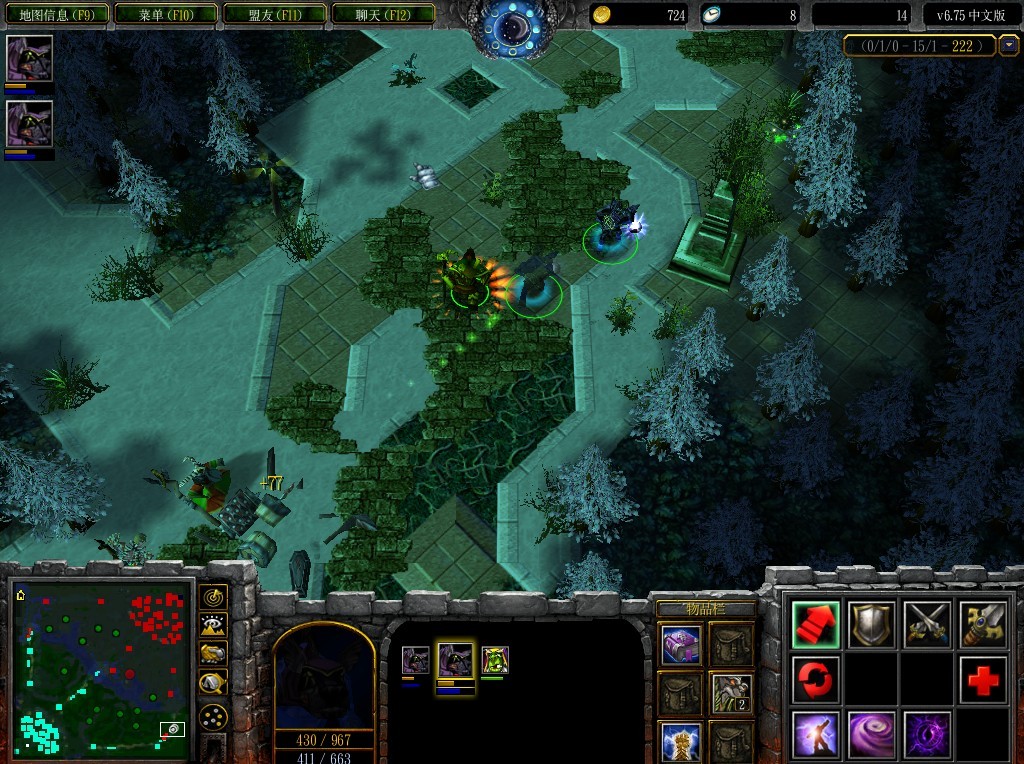The width and height of the screenshot is (1024, 764).
Task: Toggle minimap terrain display eye button
Action: tap(213, 626)
